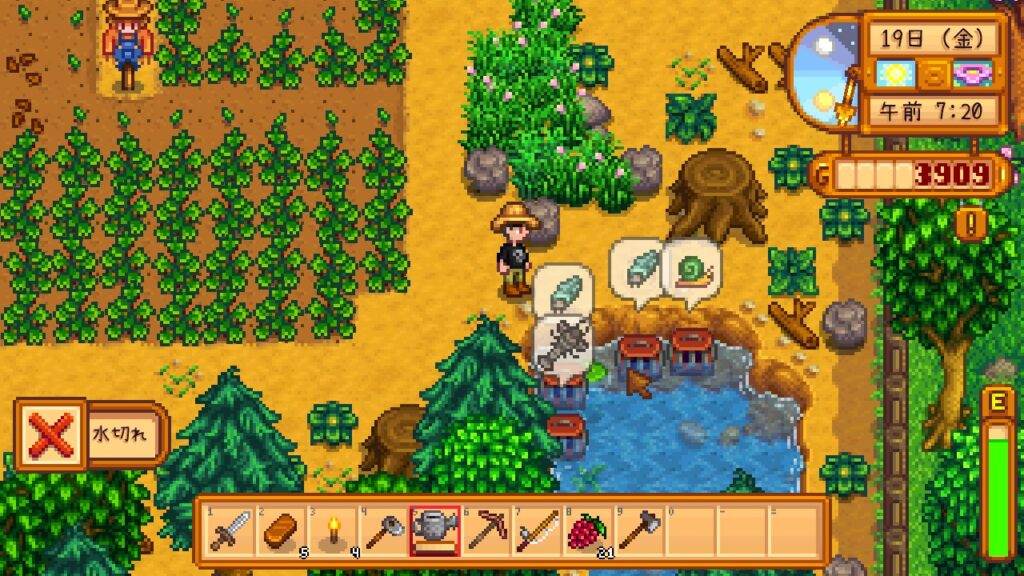This screenshot has width=1024, height=576.
Task: Switch to the fishing rod slot
Action: click(x=537, y=530)
